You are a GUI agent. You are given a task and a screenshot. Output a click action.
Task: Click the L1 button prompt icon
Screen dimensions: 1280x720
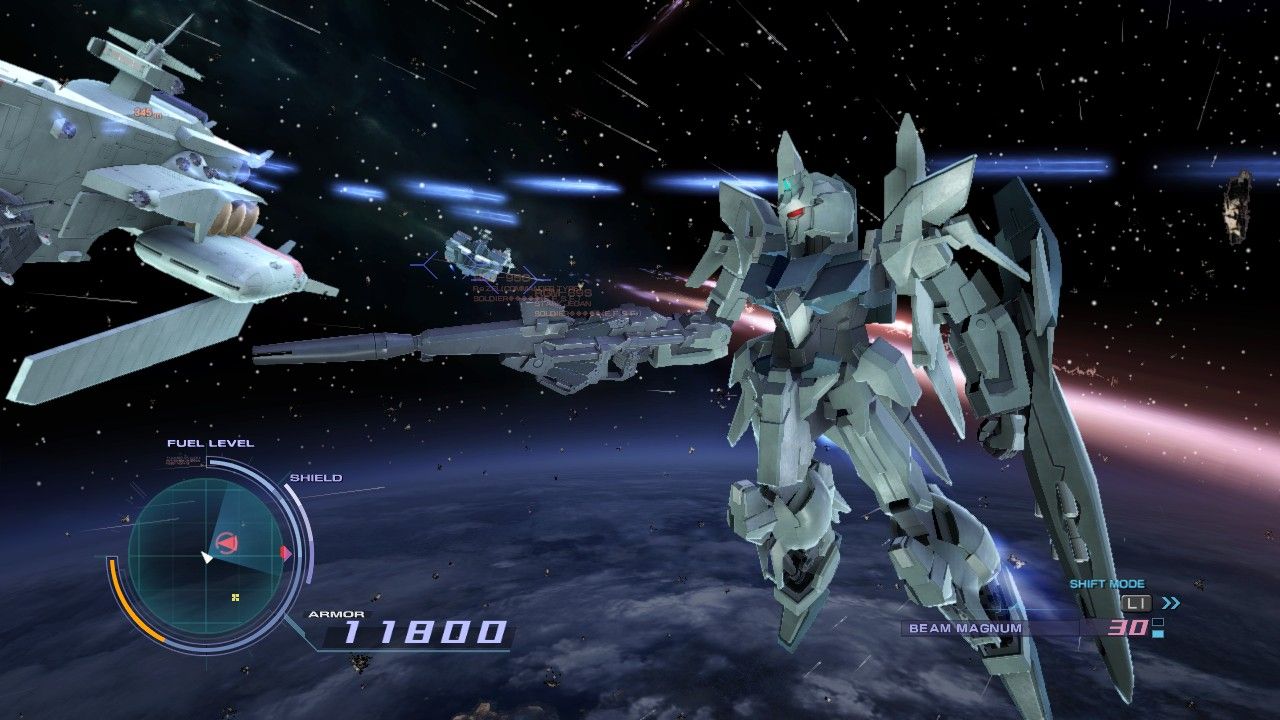(1136, 603)
